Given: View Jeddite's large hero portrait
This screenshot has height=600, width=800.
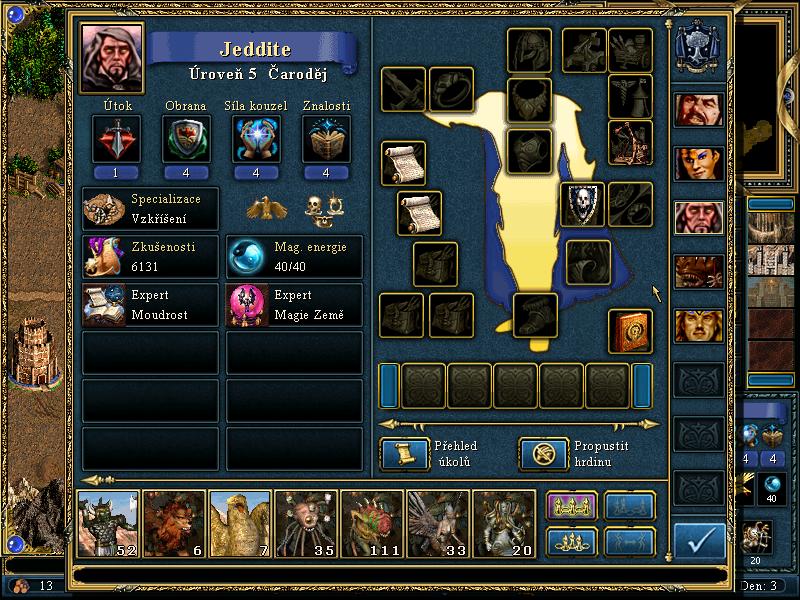Looking at the screenshot, I should pos(112,57).
